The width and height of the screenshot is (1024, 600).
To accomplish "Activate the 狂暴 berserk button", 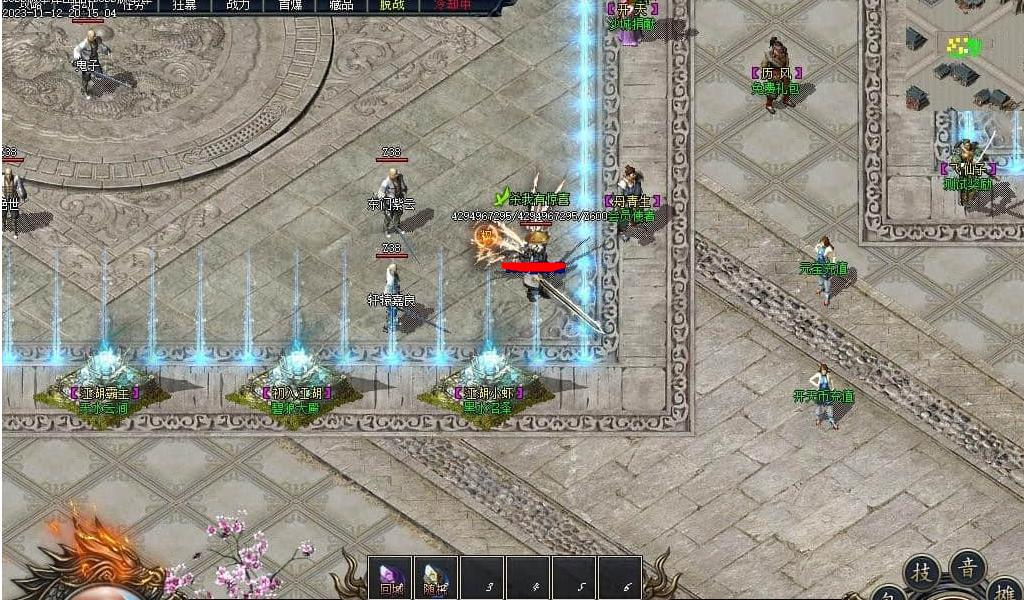I will [x=185, y=5].
